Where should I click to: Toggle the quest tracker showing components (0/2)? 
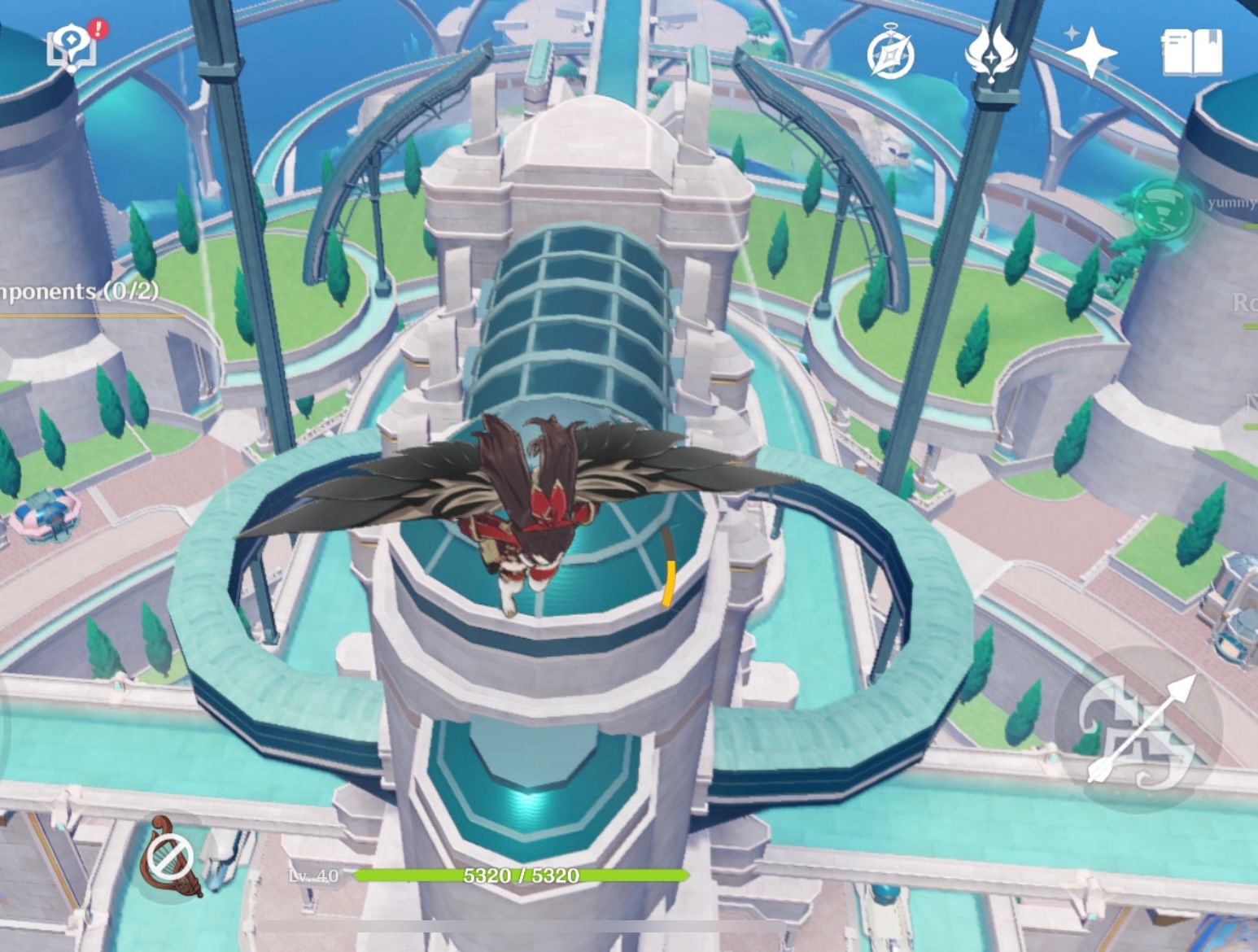pos(77,290)
